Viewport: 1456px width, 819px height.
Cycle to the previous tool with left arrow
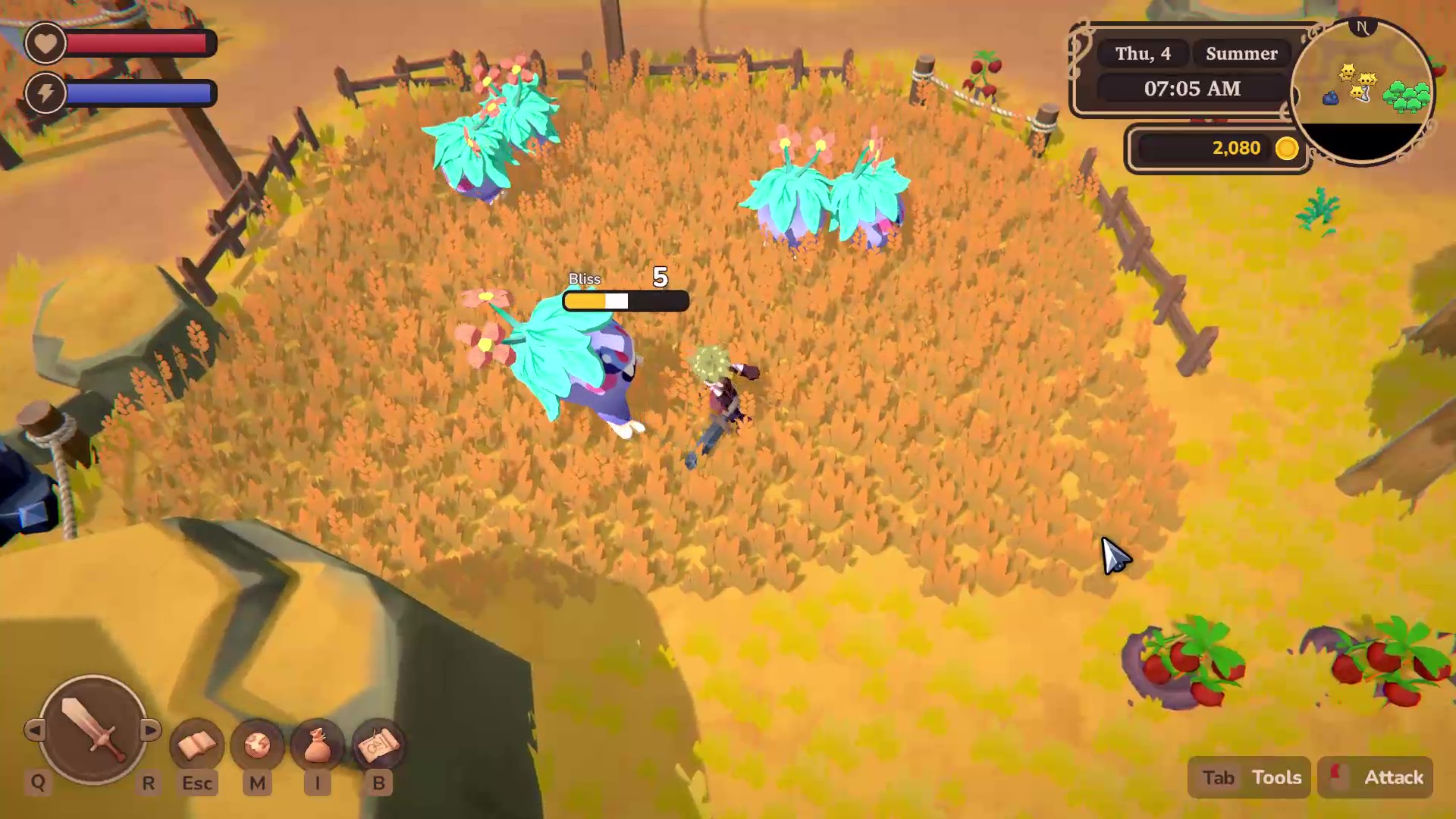[34, 730]
